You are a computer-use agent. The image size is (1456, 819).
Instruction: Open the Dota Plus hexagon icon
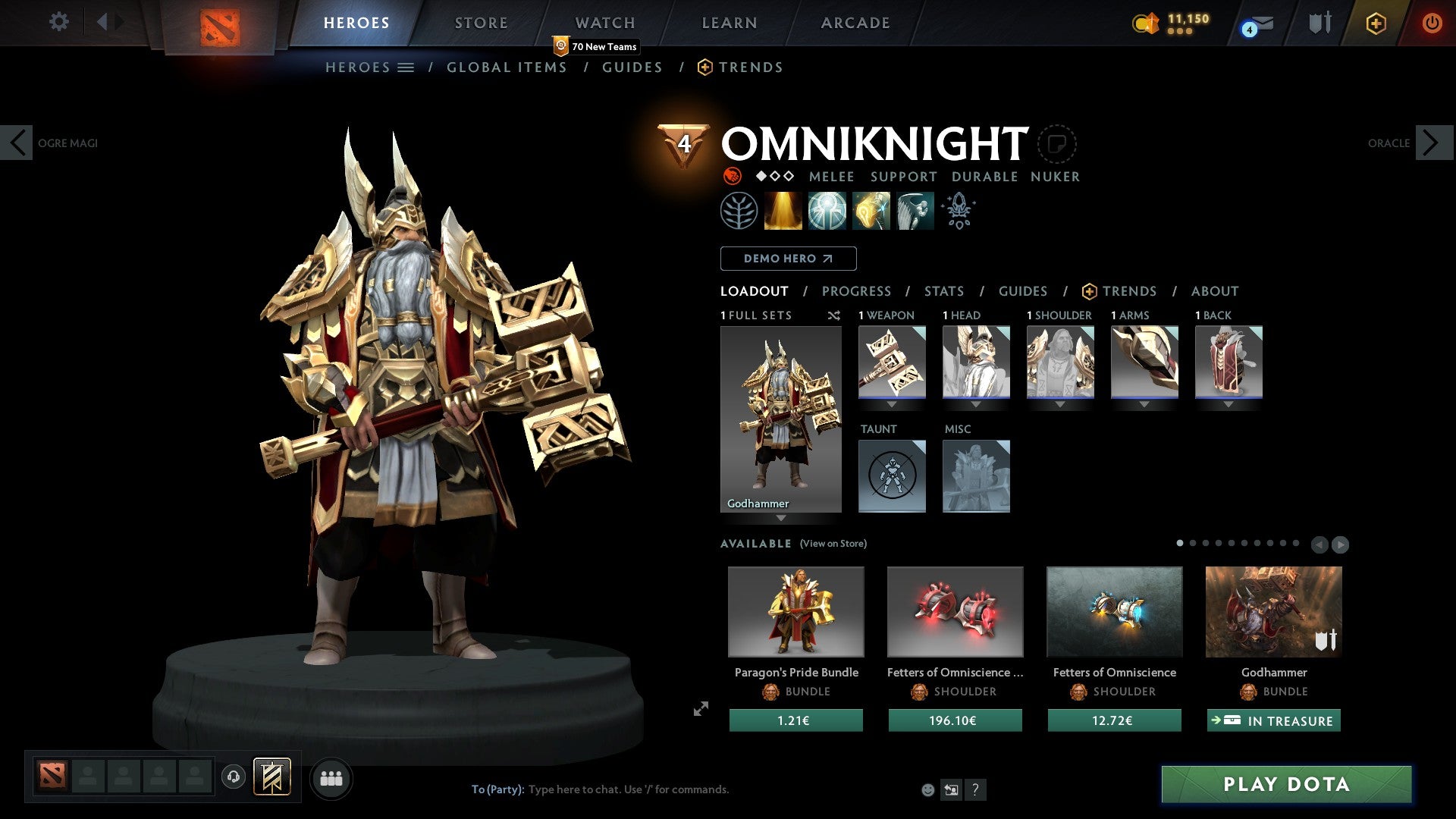tap(1375, 22)
